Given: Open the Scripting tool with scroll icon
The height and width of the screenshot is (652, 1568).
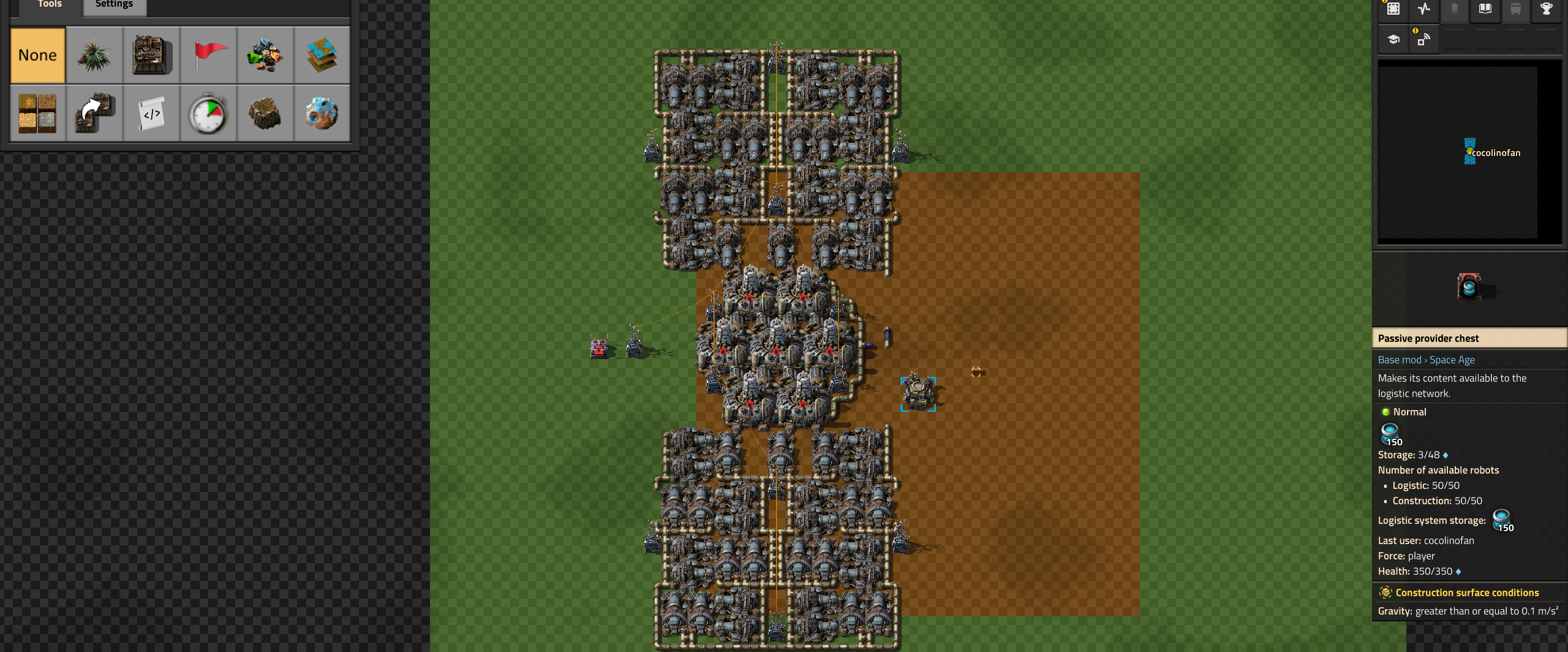Looking at the screenshot, I should [151, 113].
